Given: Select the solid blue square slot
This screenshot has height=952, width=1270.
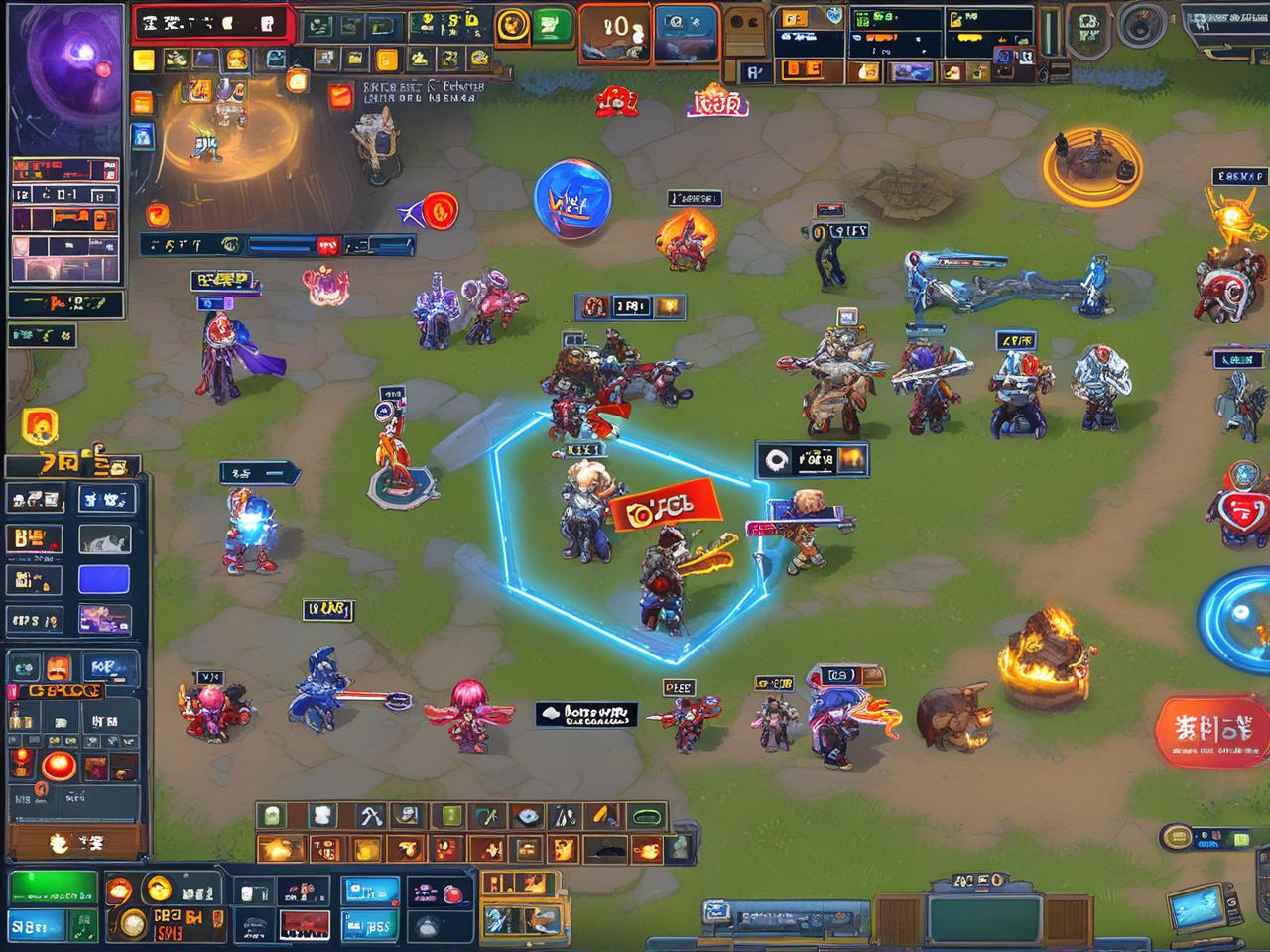Looking at the screenshot, I should tap(104, 580).
